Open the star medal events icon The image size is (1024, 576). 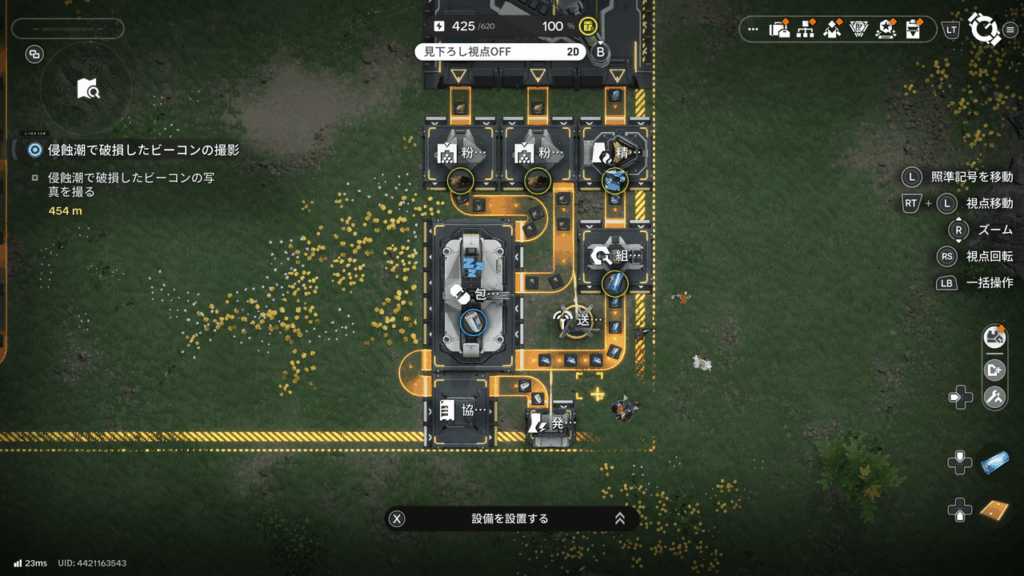click(x=885, y=29)
